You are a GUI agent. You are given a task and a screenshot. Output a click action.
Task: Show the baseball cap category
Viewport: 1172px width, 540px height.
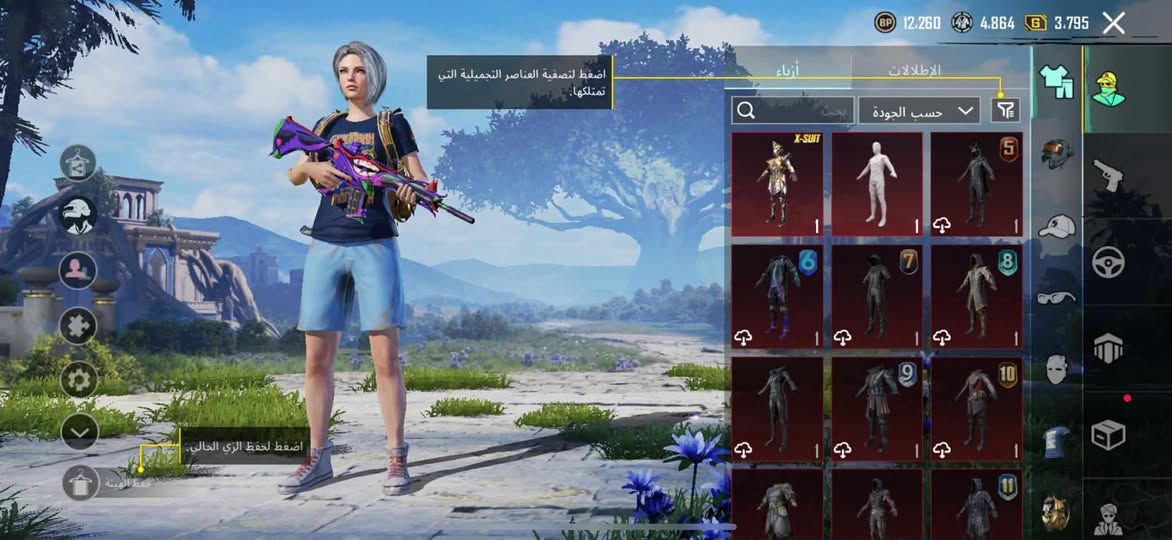tap(1056, 226)
